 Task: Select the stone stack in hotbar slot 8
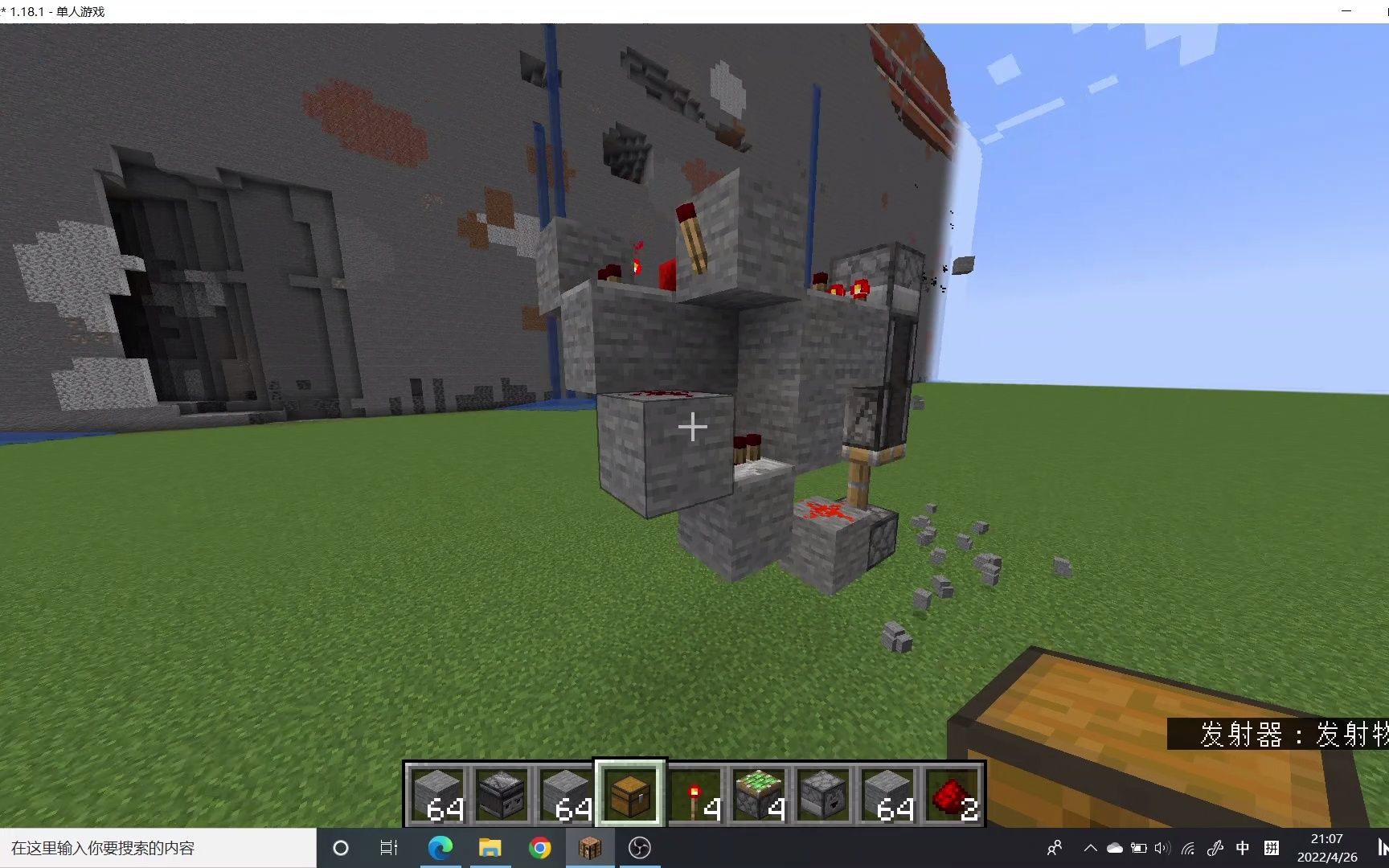887,796
